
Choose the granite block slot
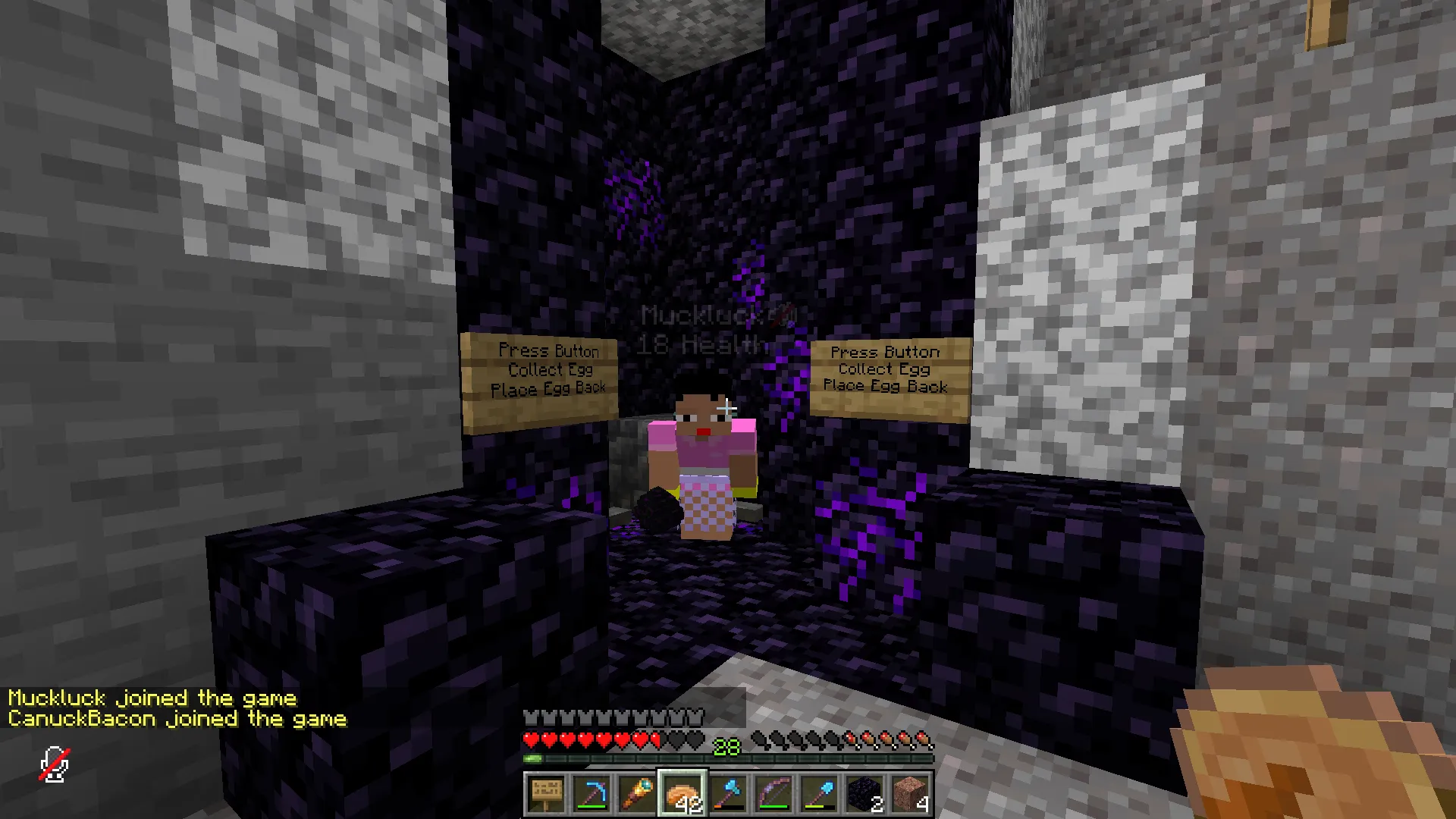point(910,794)
